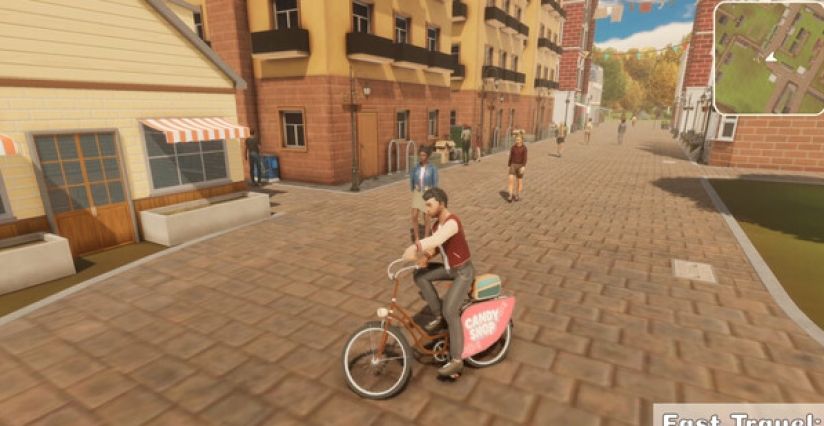Open the town minimap
The width and height of the screenshot is (824, 426).
click(769, 57)
